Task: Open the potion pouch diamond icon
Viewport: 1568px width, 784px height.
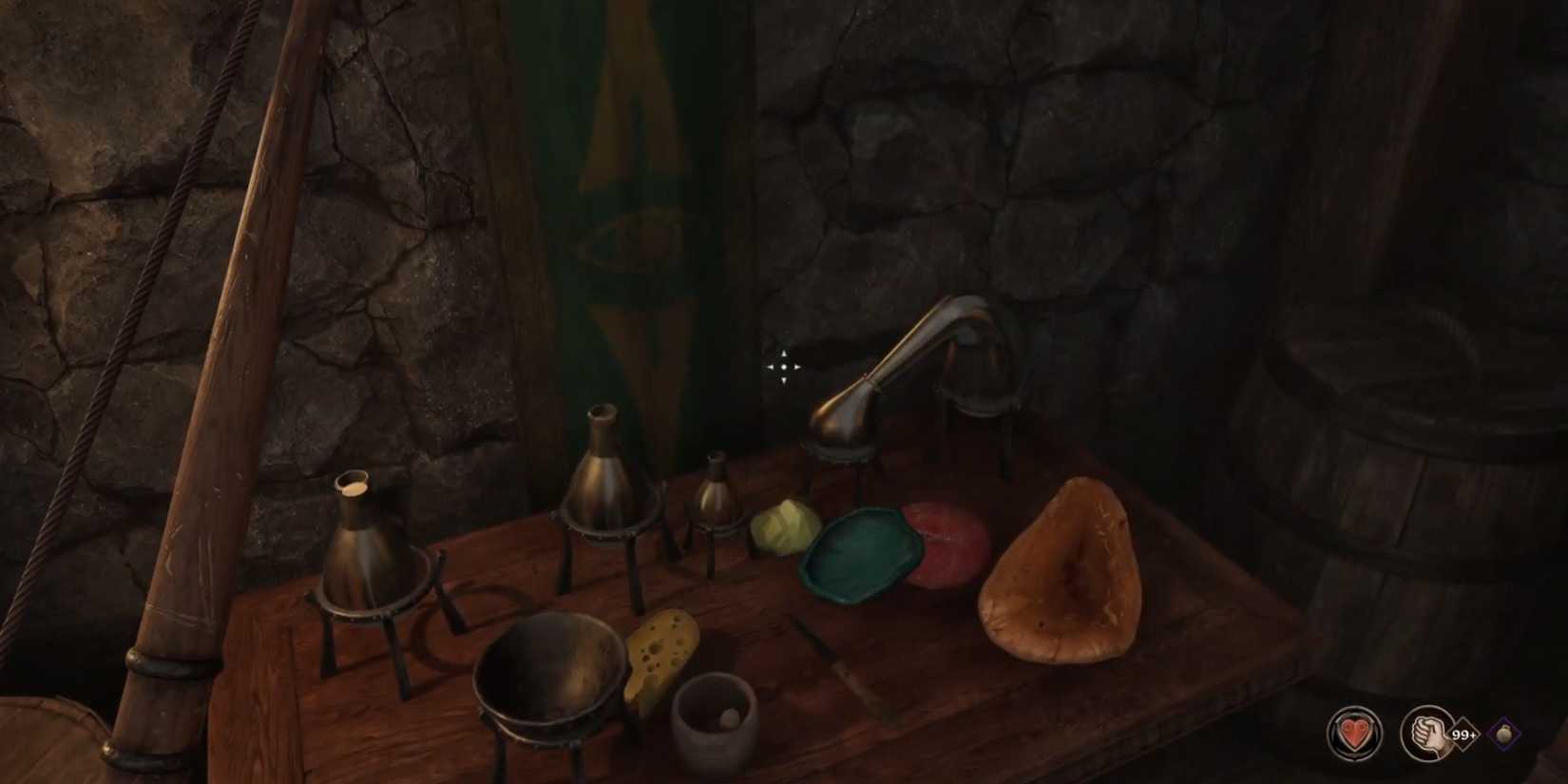Action: click(1504, 732)
